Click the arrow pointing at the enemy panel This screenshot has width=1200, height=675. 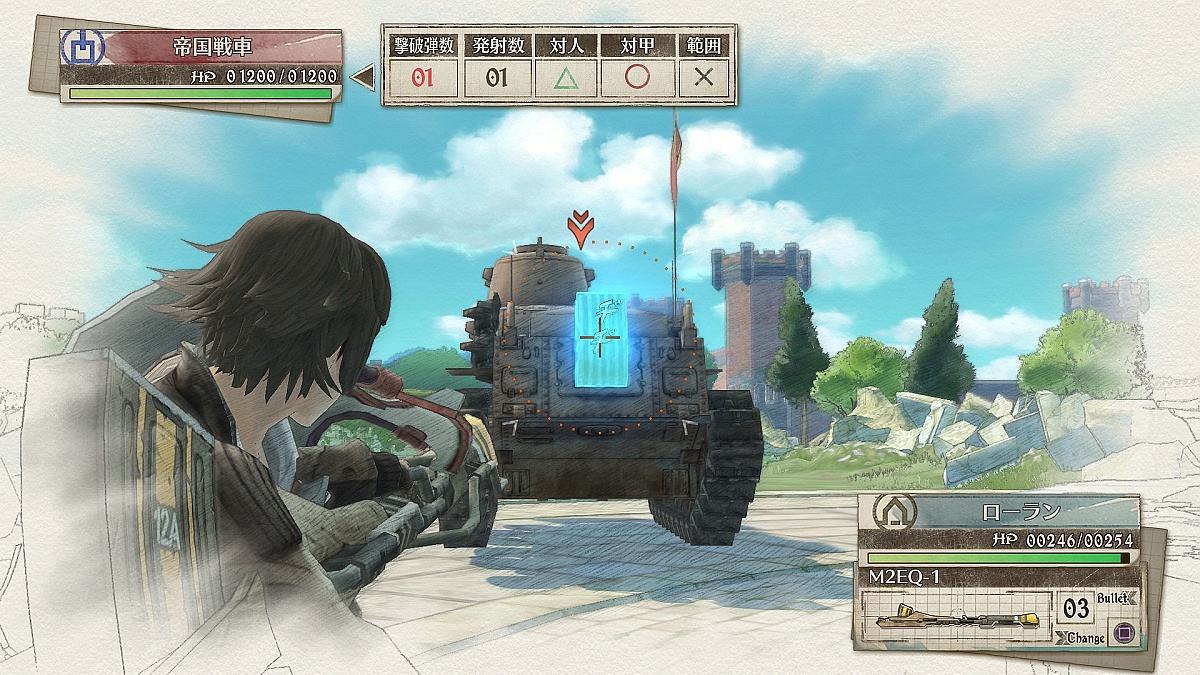[x=363, y=76]
